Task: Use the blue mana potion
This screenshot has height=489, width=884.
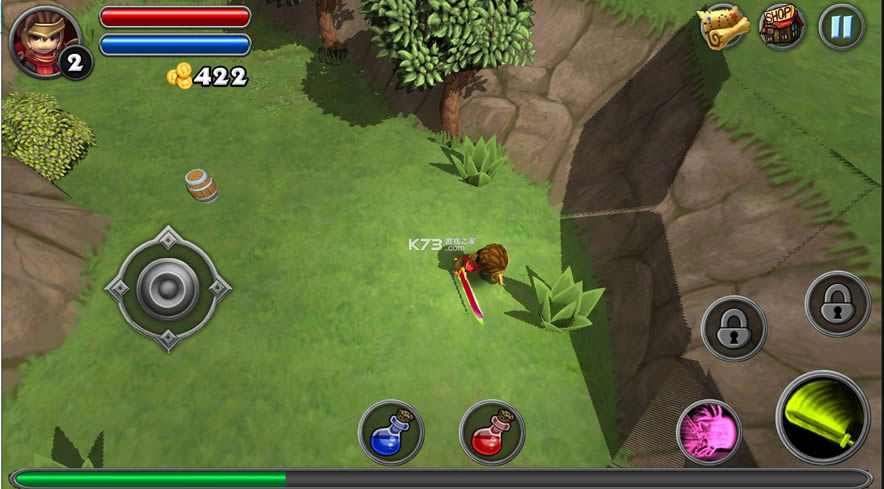Action: click(391, 432)
